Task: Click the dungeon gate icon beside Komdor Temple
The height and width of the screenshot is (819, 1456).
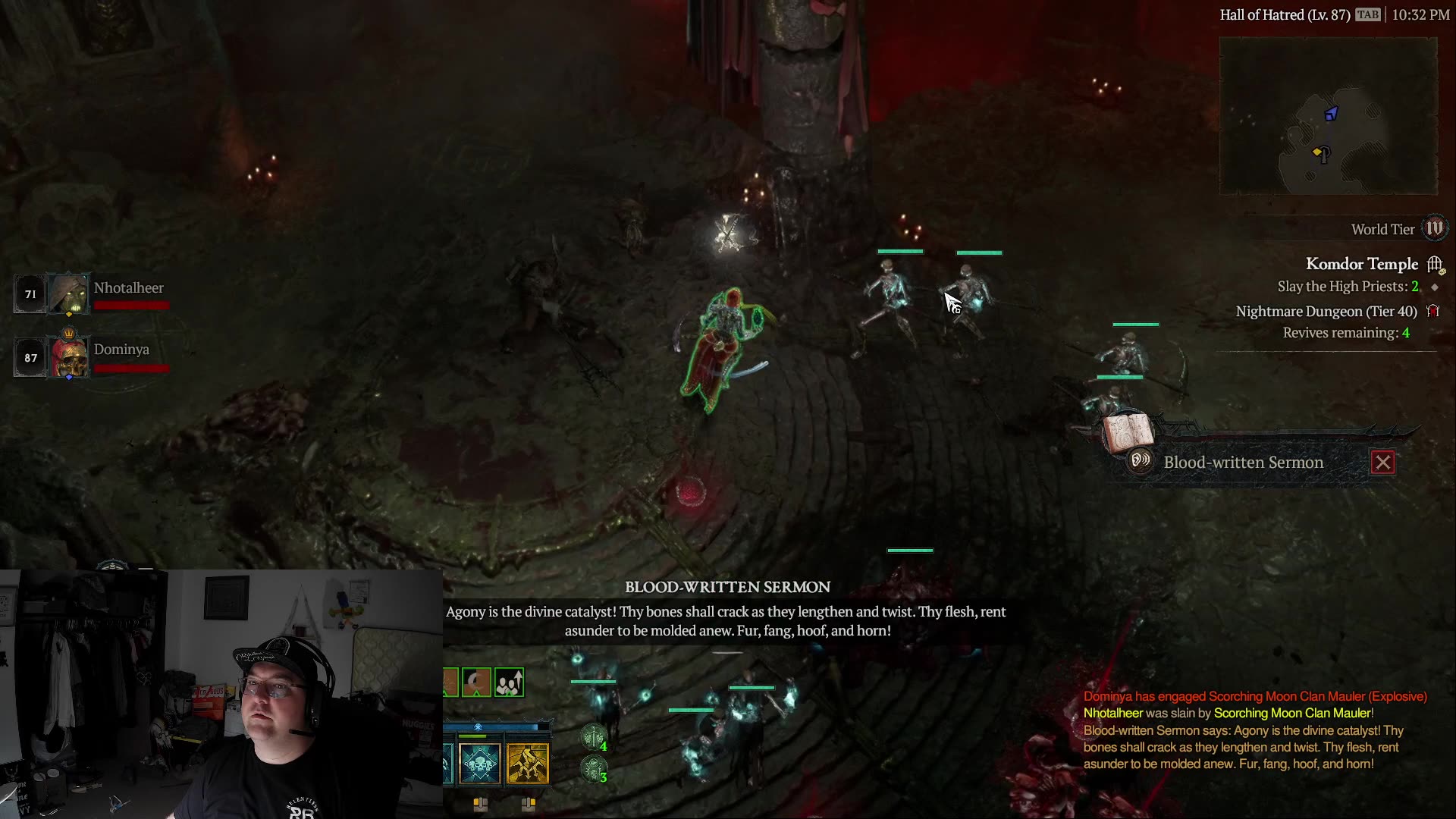Action: [1434, 264]
